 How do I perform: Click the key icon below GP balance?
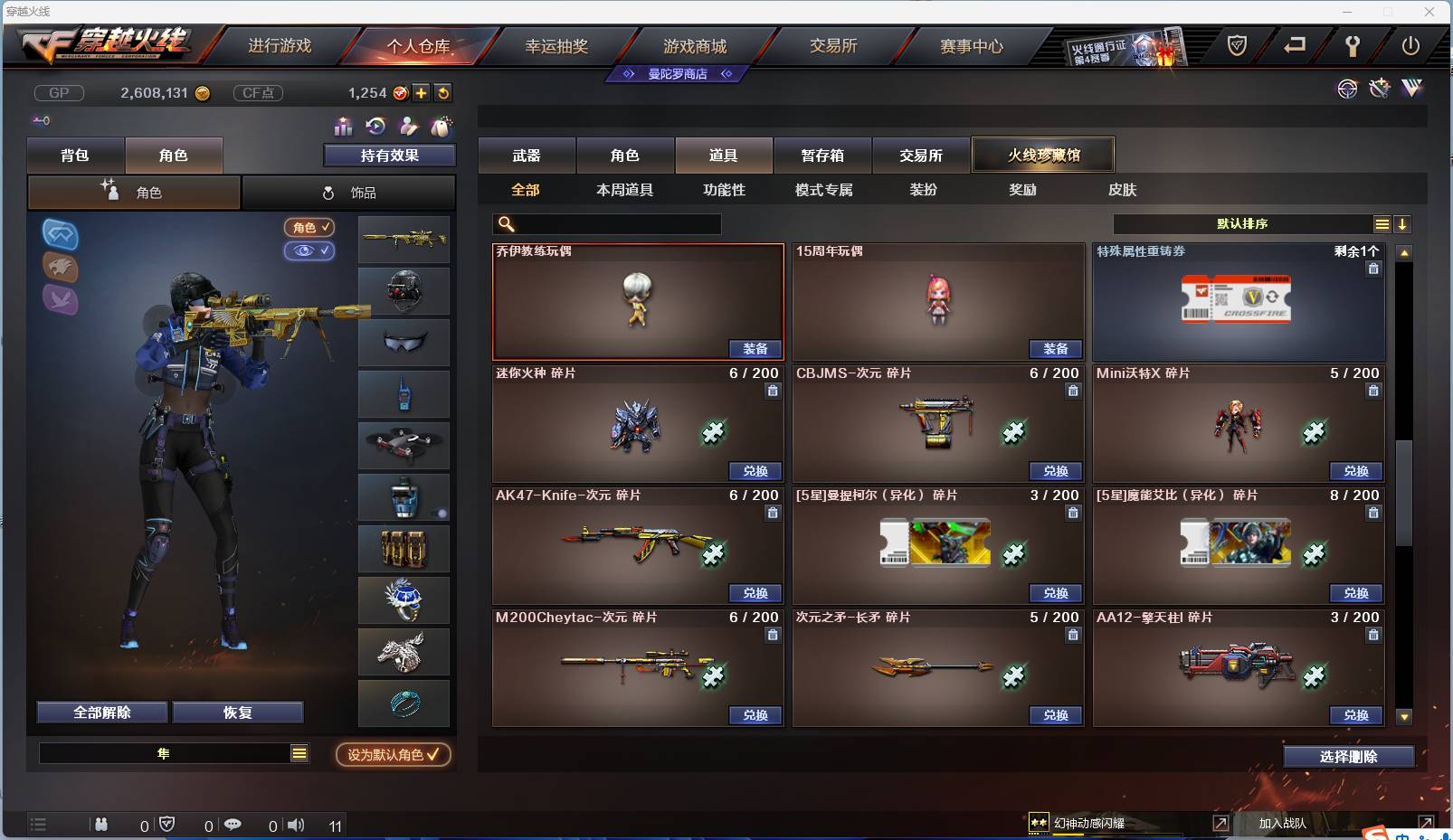(x=42, y=119)
